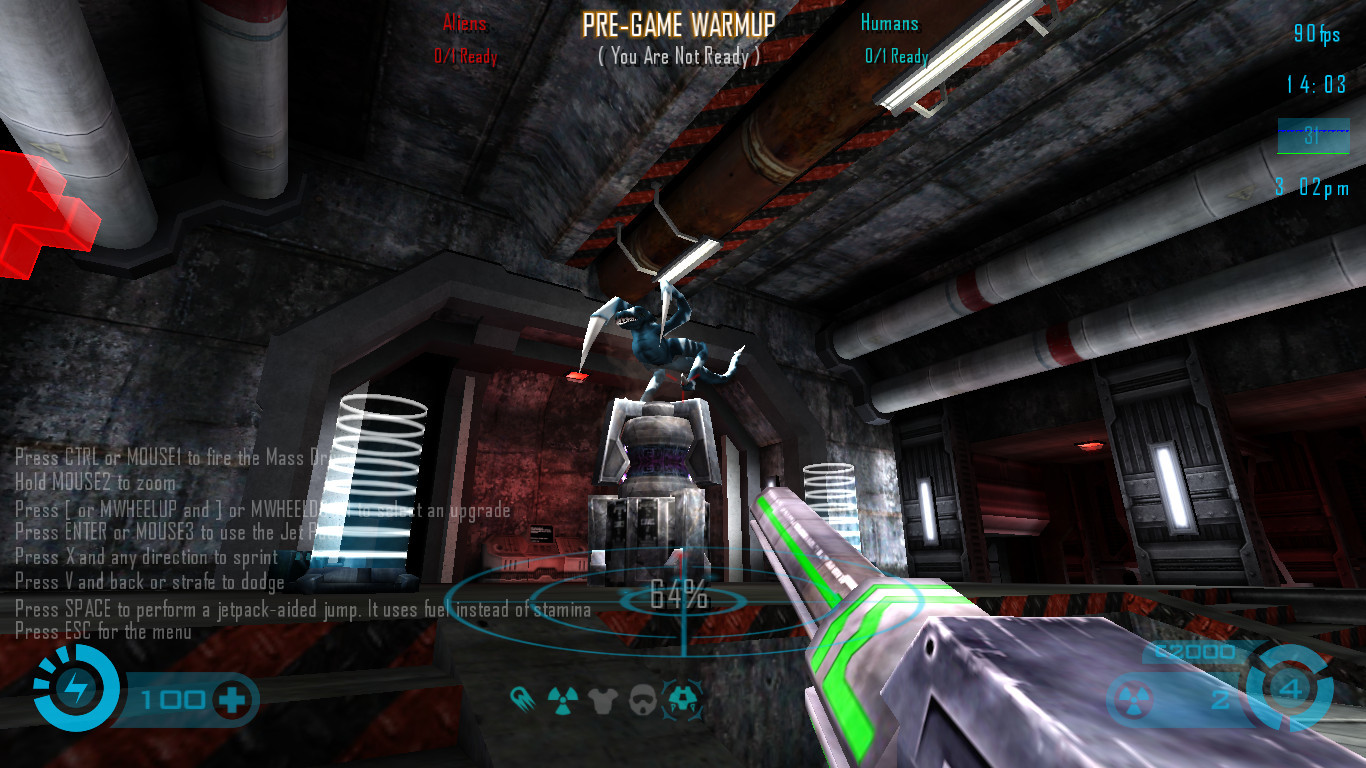Select the grey body armor icon
The height and width of the screenshot is (768, 1366).
602,698
